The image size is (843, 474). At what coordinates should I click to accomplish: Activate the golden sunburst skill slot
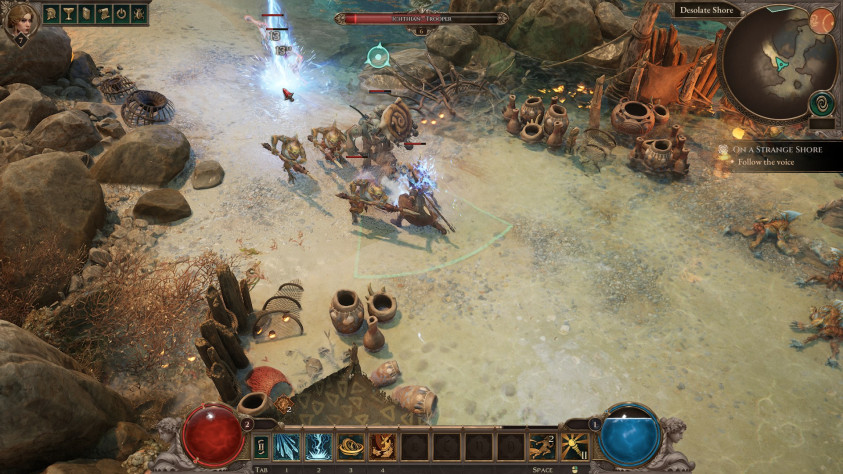point(574,446)
